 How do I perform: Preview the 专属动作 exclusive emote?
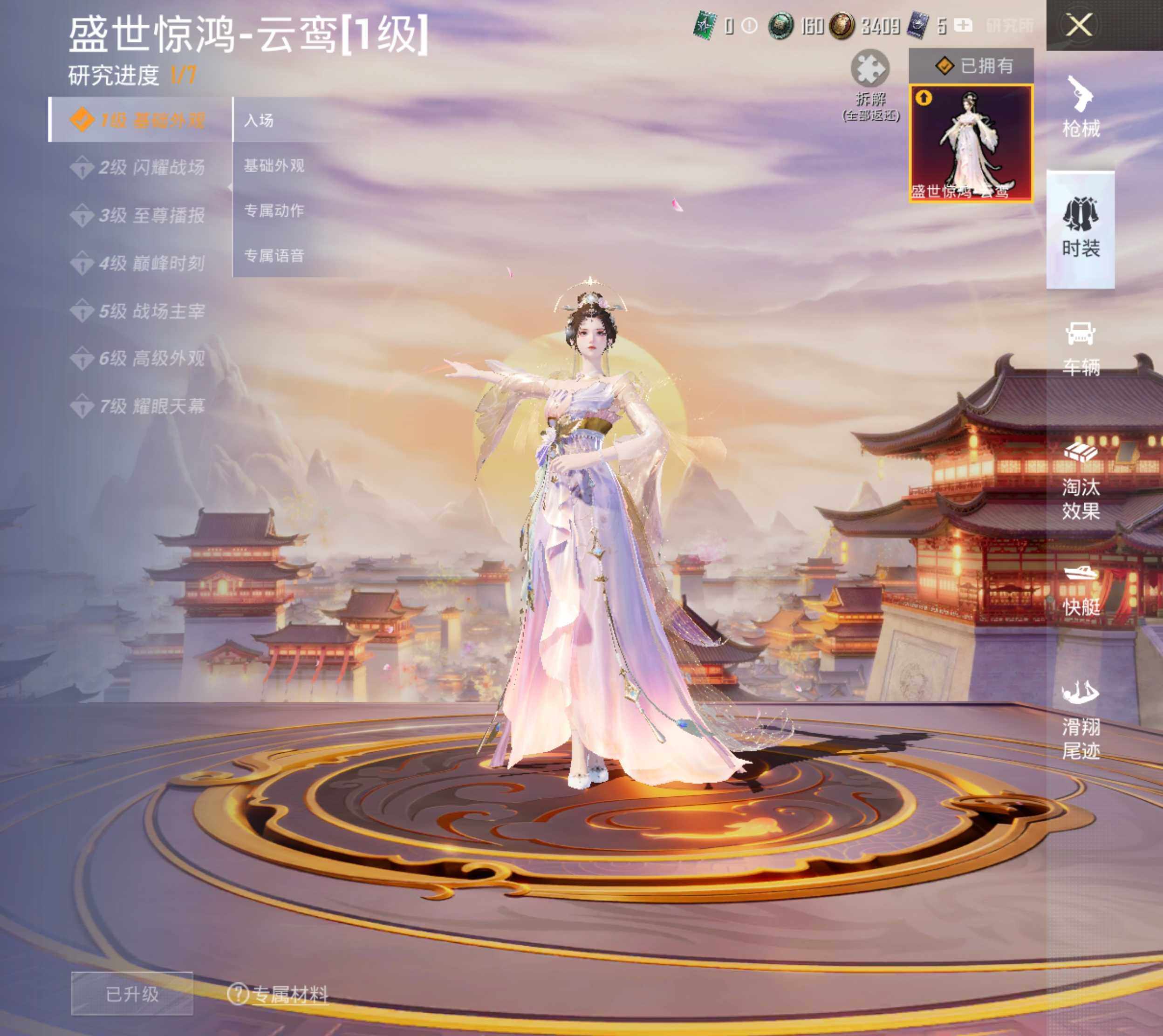[274, 211]
